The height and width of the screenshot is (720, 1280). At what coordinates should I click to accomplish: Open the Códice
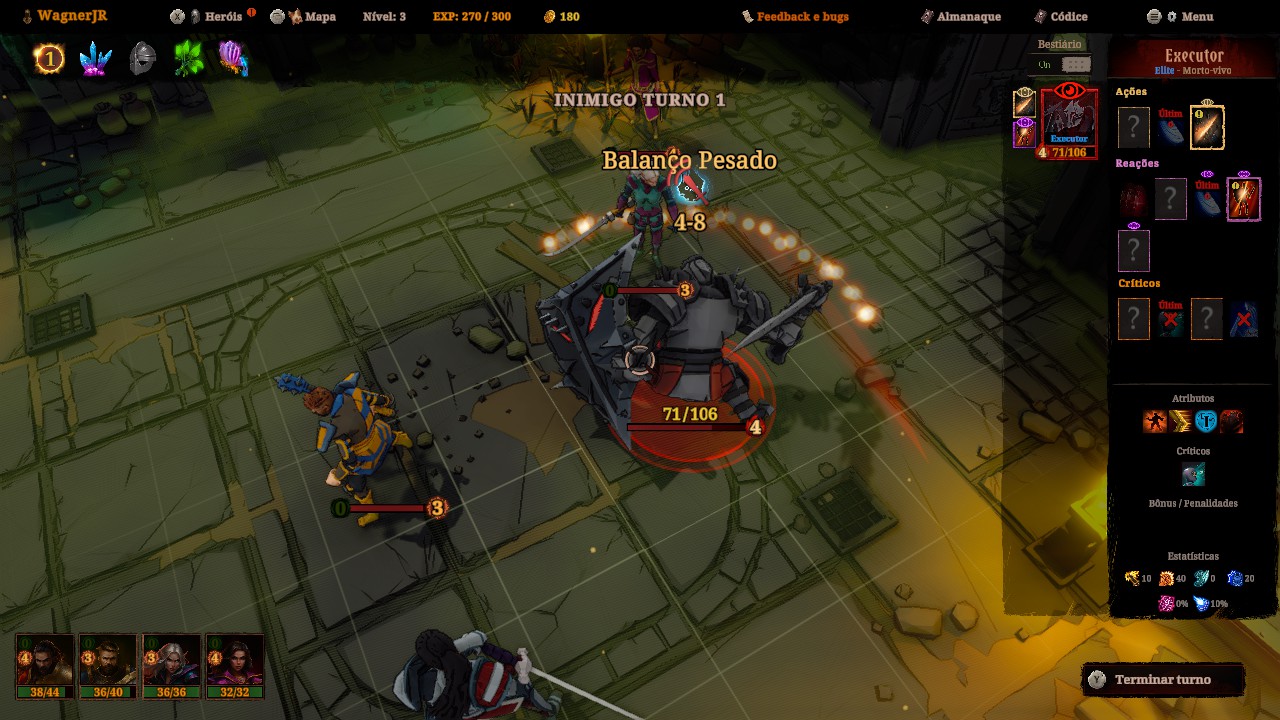tap(1068, 16)
